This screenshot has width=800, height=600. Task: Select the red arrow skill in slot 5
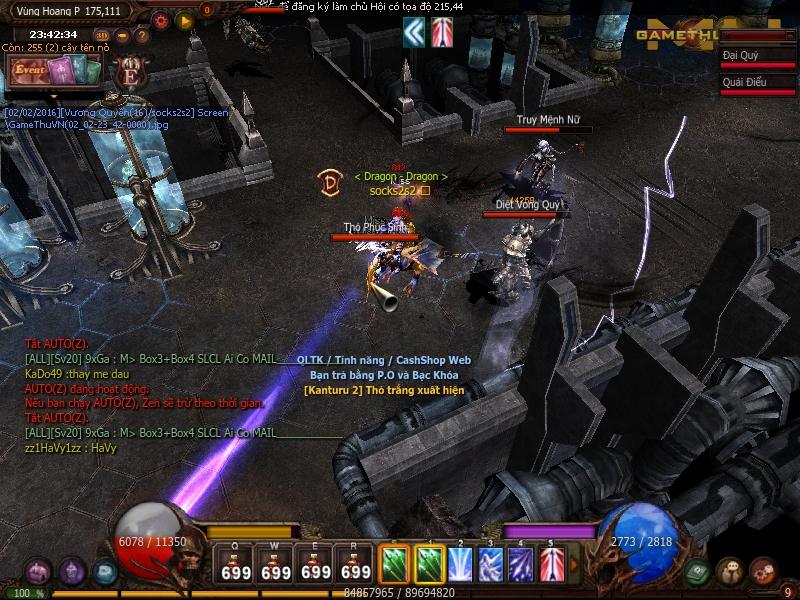click(x=551, y=565)
